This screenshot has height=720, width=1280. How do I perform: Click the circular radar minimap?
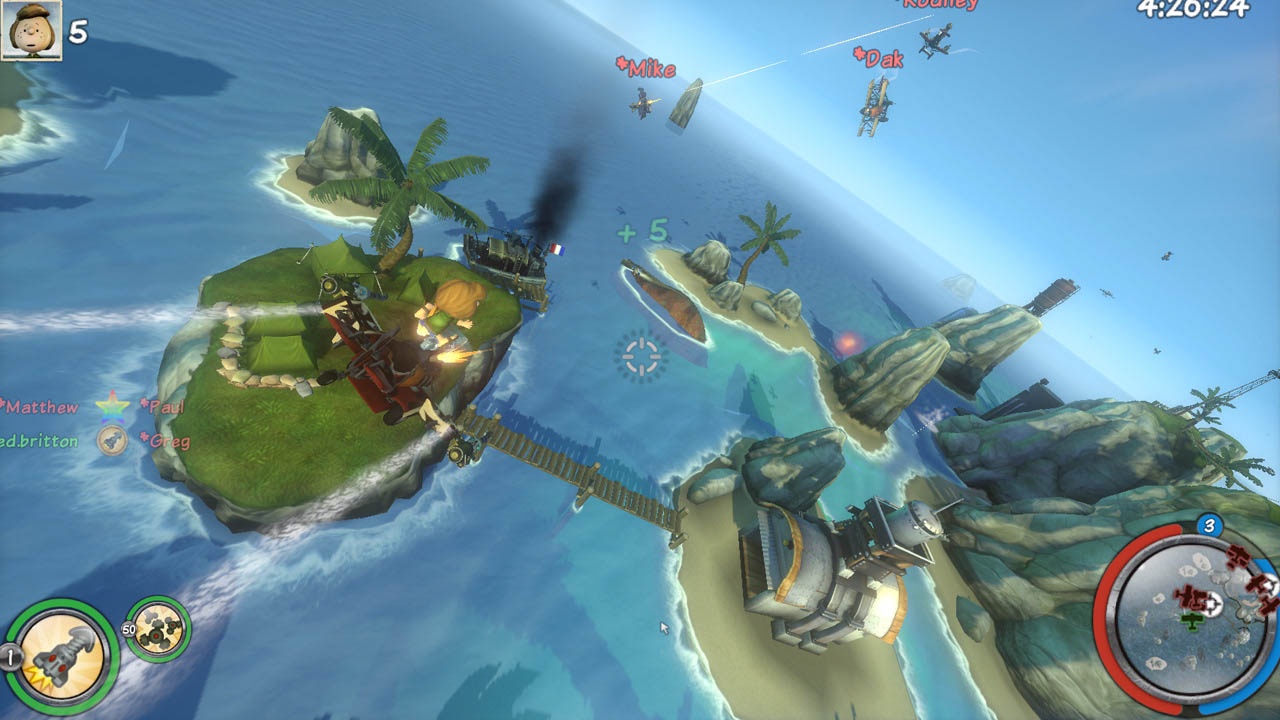point(1187,618)
